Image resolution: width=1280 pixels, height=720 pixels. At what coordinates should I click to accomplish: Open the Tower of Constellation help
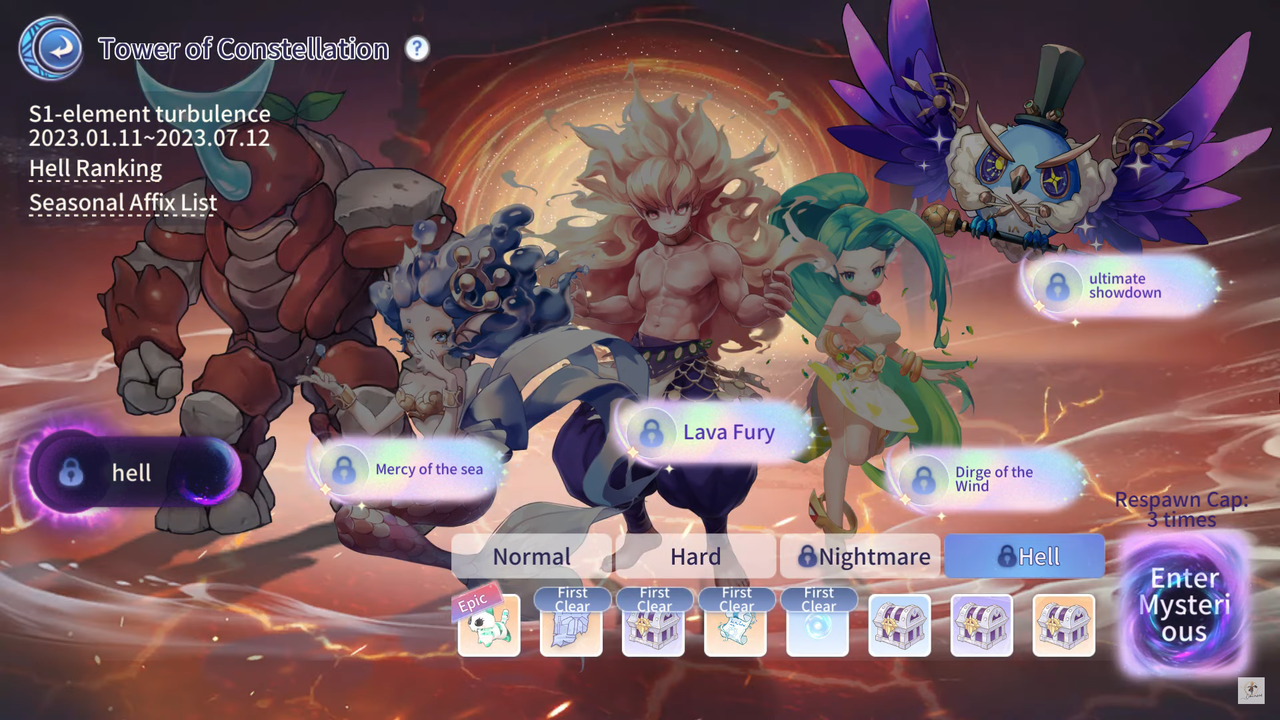coord(417,48)
